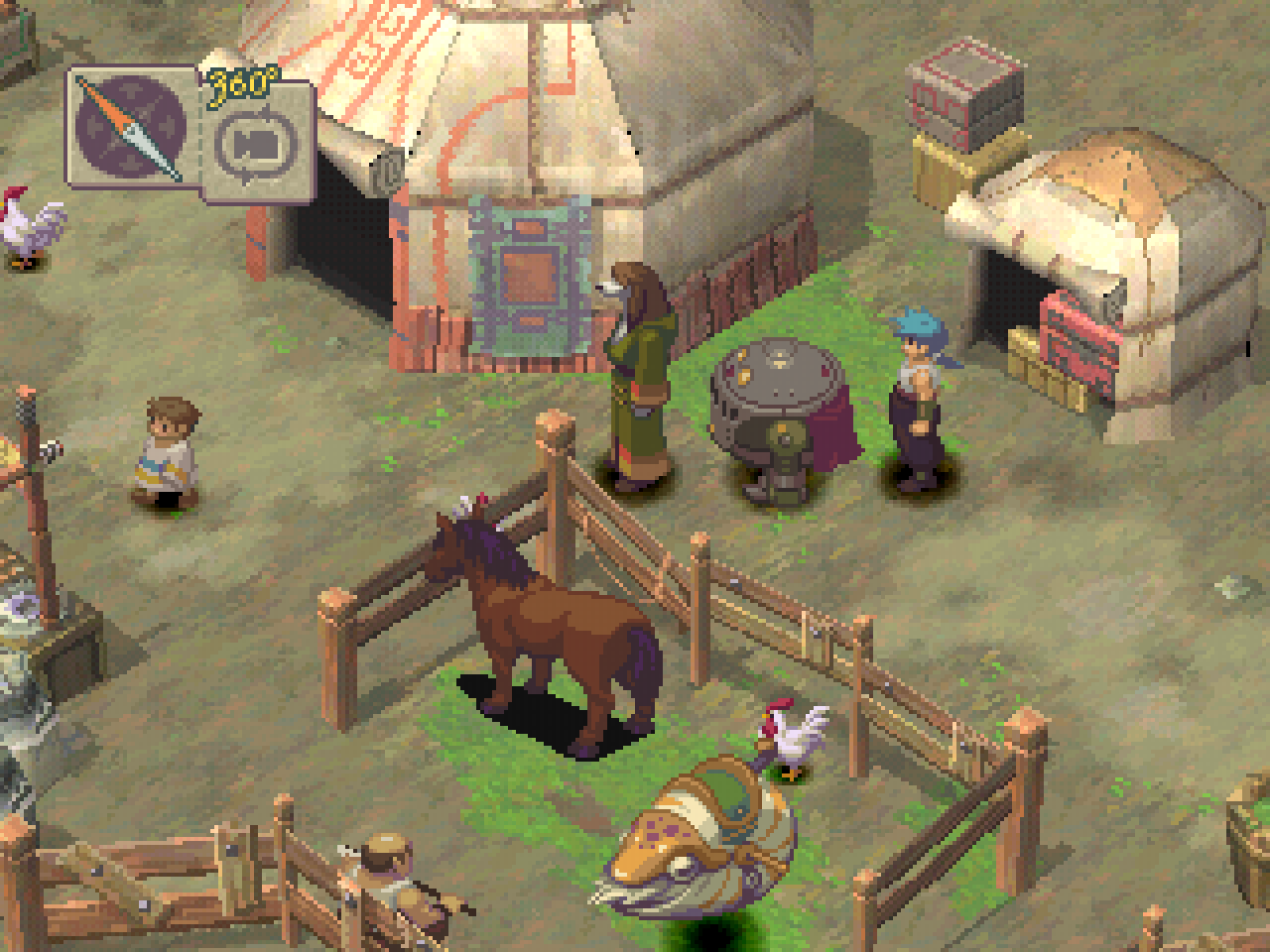Click the blue-haired character by the hut
The width and height of the screenshot is (1270, 952).
[x=918, y=397]
